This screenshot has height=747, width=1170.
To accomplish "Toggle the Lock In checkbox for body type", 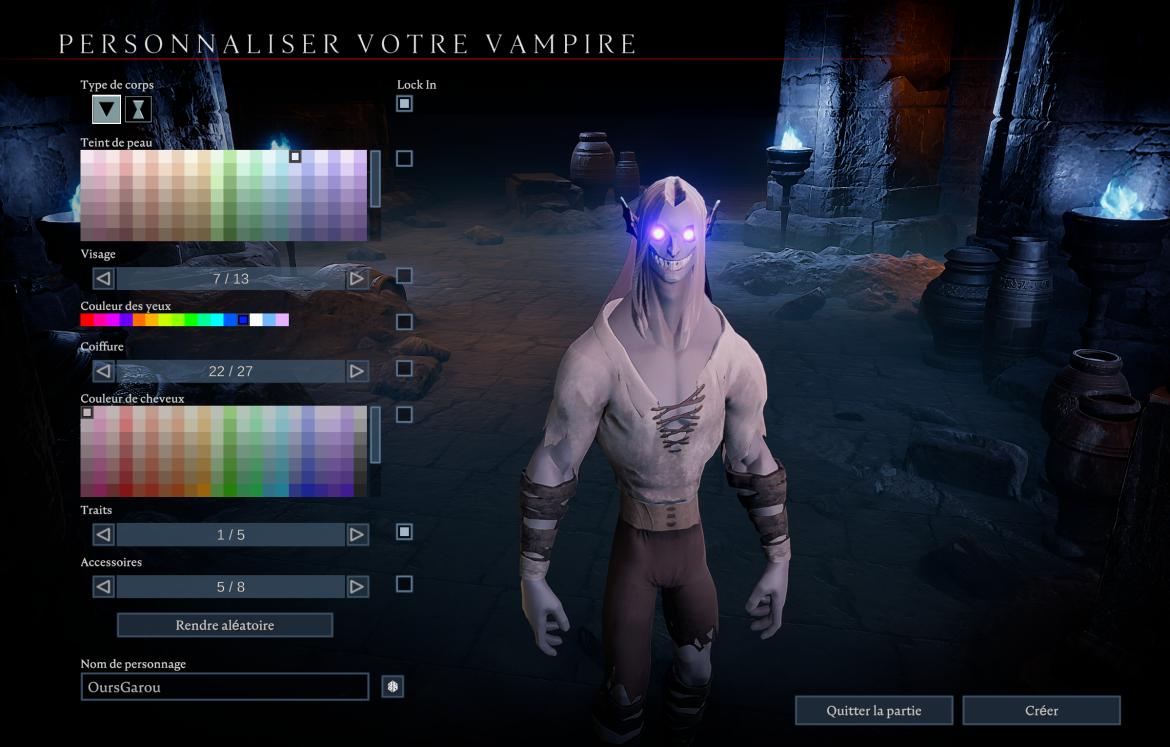I will point(404,104).
